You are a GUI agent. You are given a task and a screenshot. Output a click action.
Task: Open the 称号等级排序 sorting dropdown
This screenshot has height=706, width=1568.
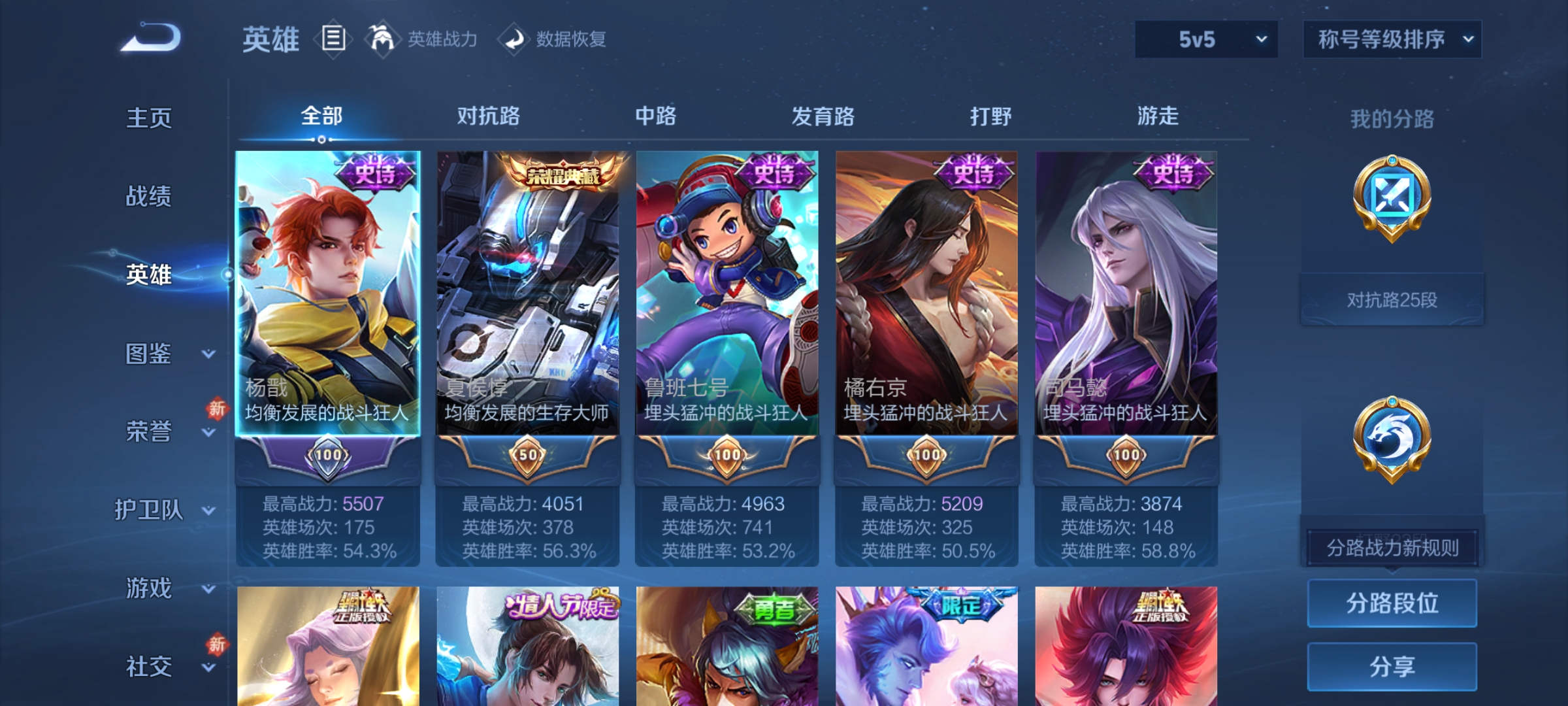coord(1392,38)
